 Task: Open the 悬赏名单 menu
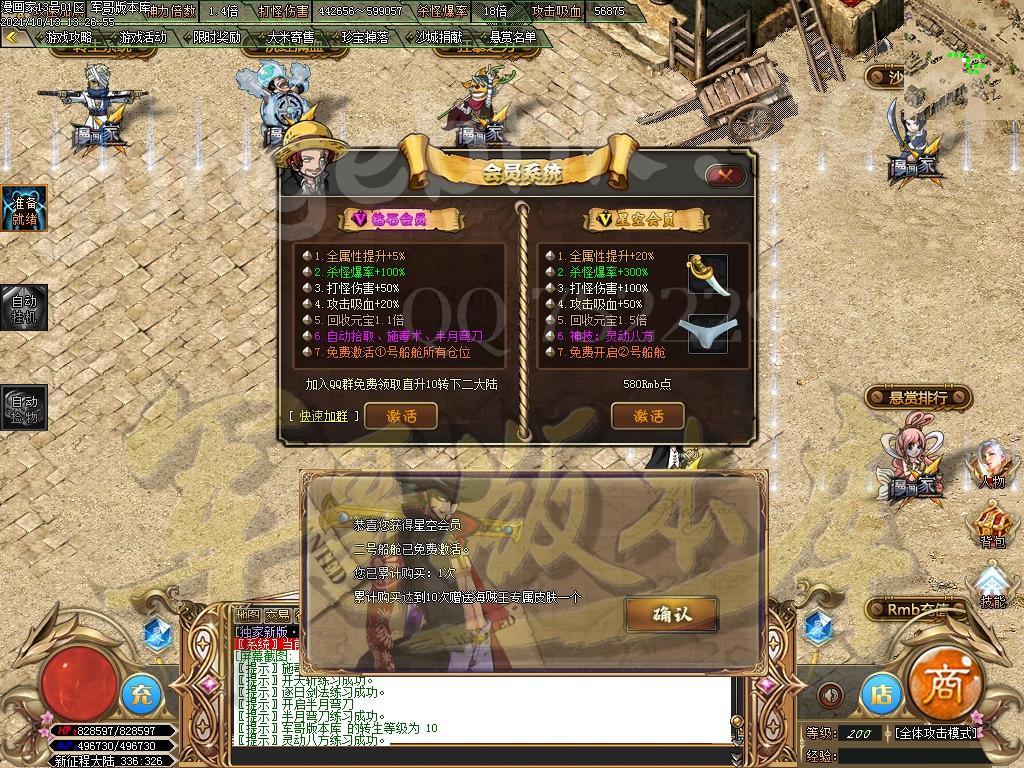[x=512, y=38]
